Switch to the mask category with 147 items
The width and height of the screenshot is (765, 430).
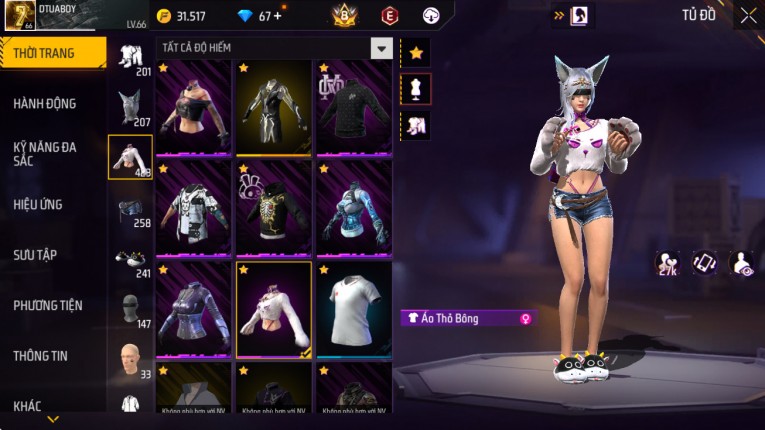130,309
